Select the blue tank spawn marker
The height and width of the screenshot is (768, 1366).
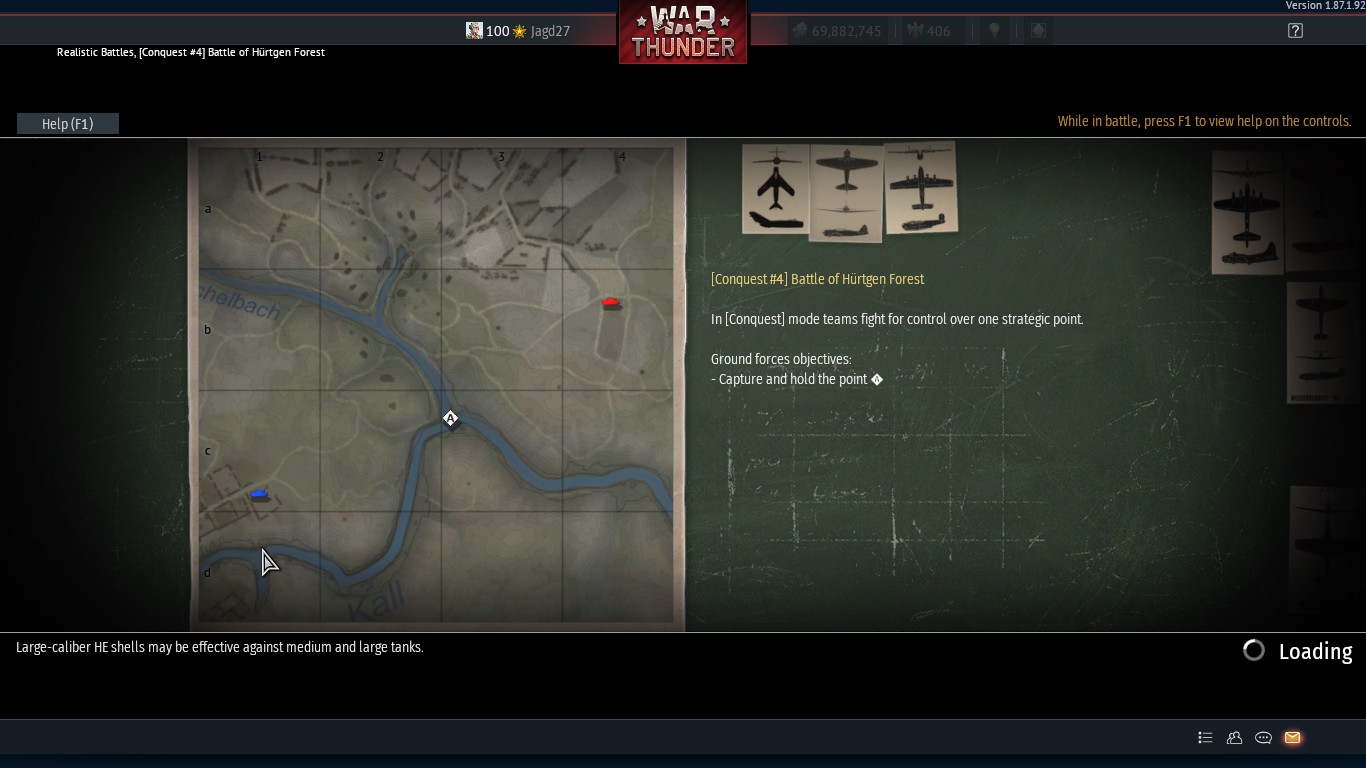pyautogui.click(x=259, y=494)
